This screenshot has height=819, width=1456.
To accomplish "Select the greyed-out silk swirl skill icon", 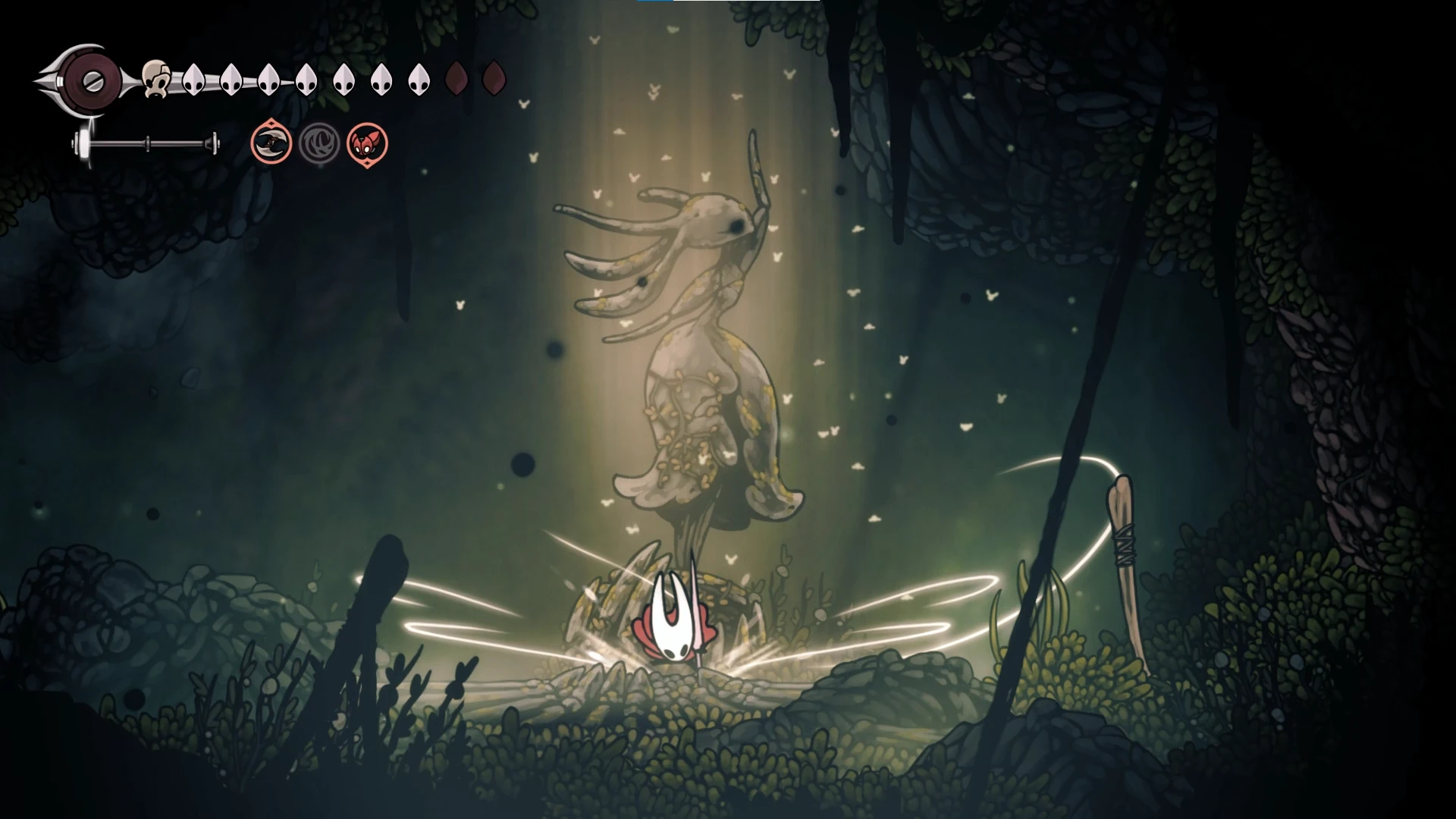I will pyautogui.click(x=319, y=143).
